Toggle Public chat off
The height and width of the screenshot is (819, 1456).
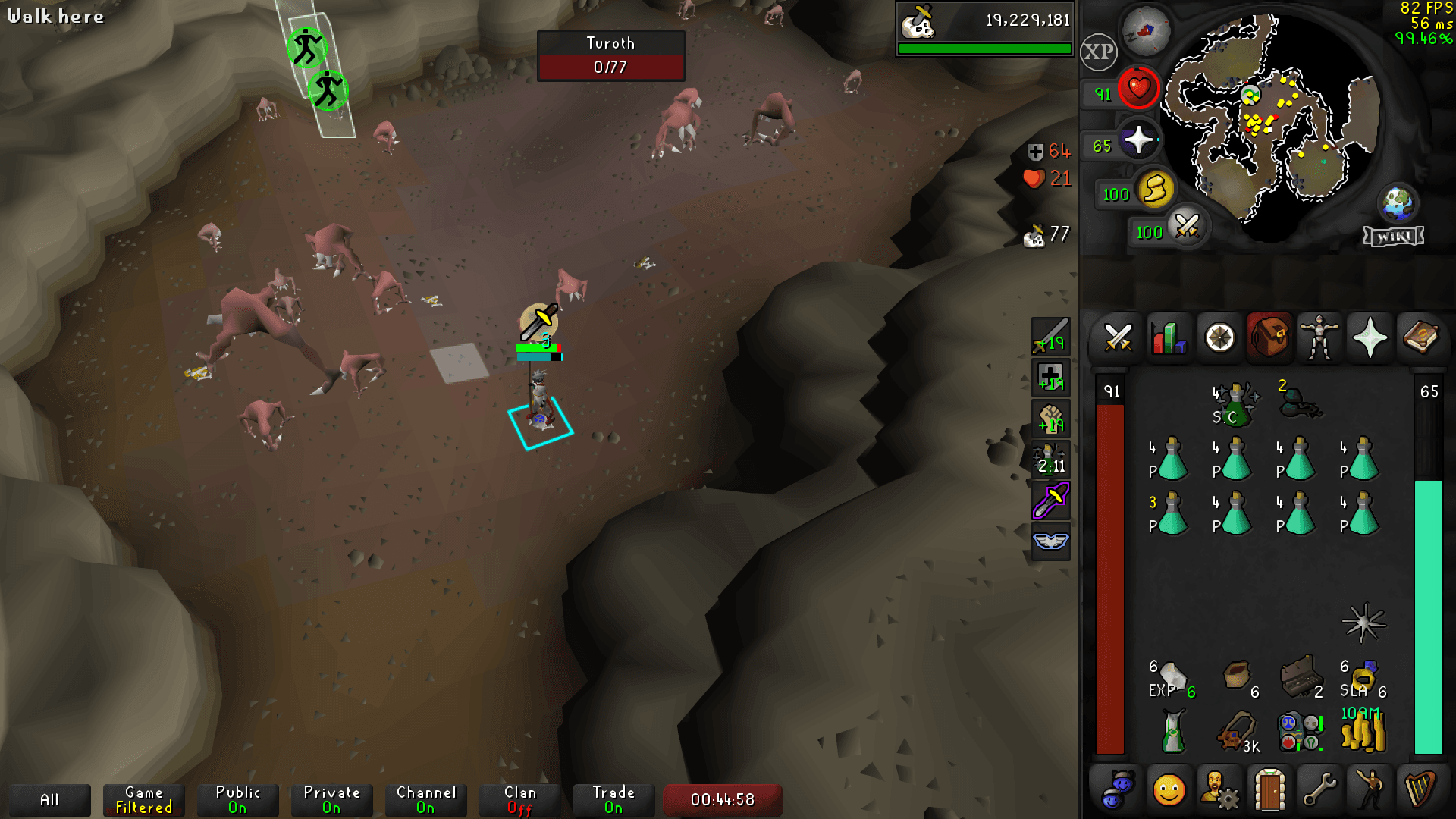[x=237, y=800]
